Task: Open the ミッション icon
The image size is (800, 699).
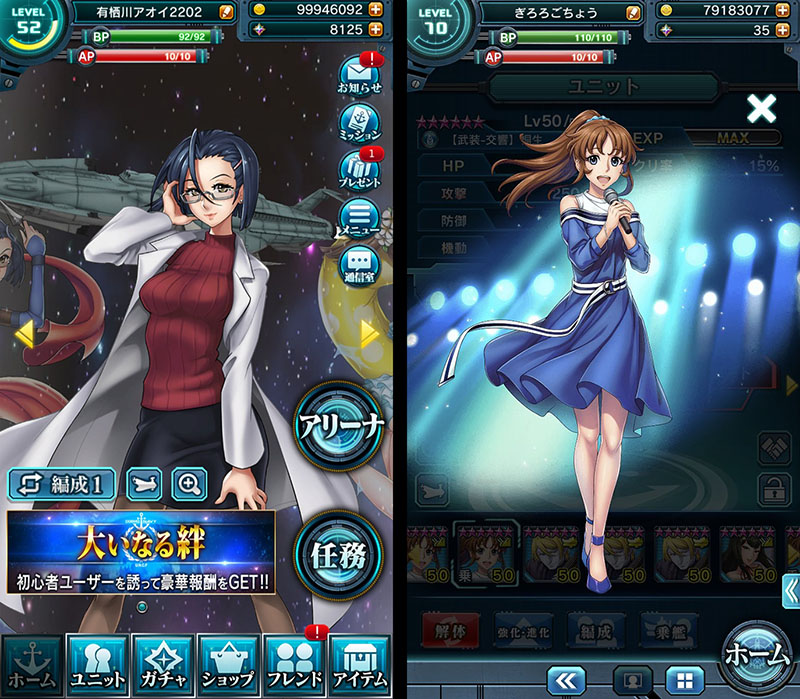Action: [x=361, y=123]
